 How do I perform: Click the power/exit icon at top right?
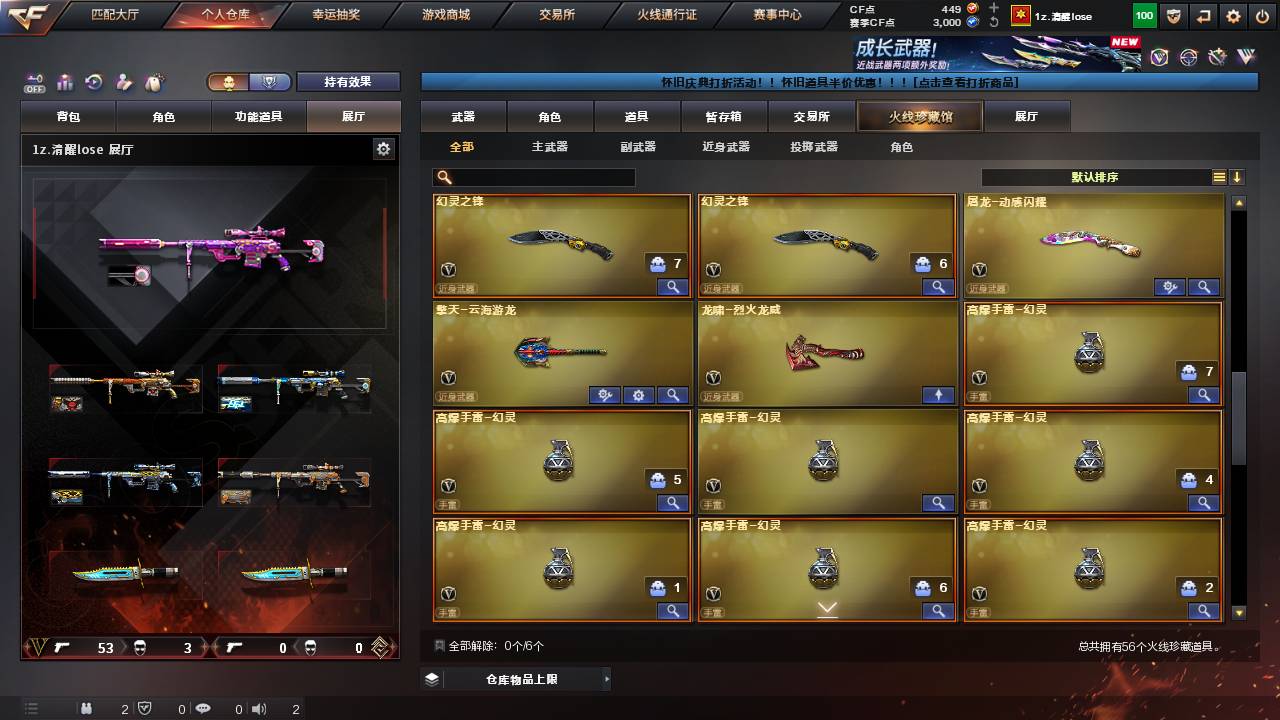[1262, 16]
